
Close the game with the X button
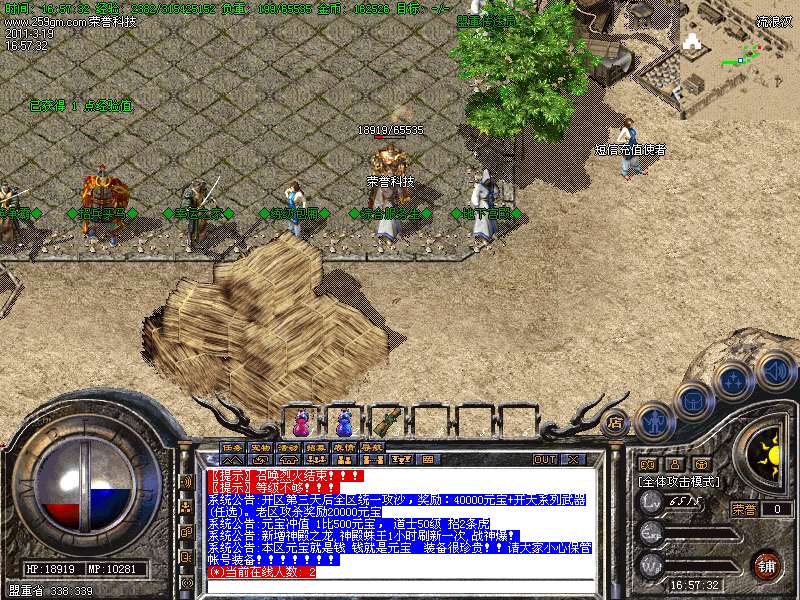[573, 459]
